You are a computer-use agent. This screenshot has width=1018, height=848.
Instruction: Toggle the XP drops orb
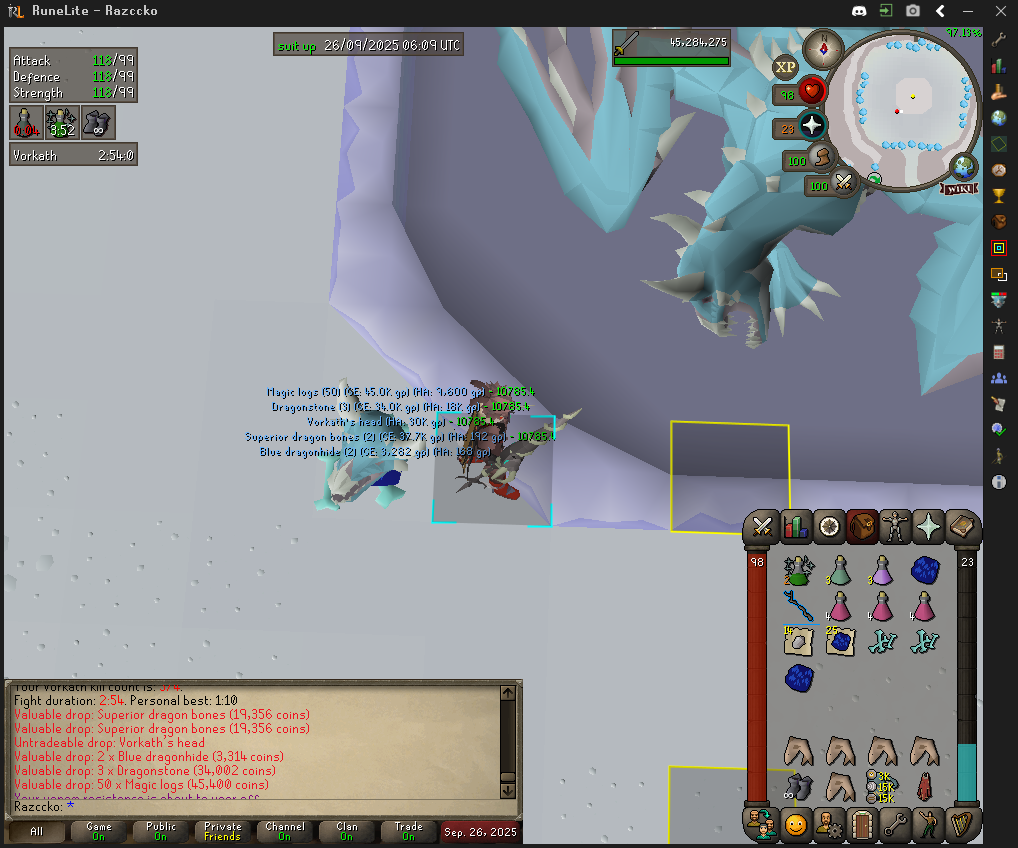[785, 67]
